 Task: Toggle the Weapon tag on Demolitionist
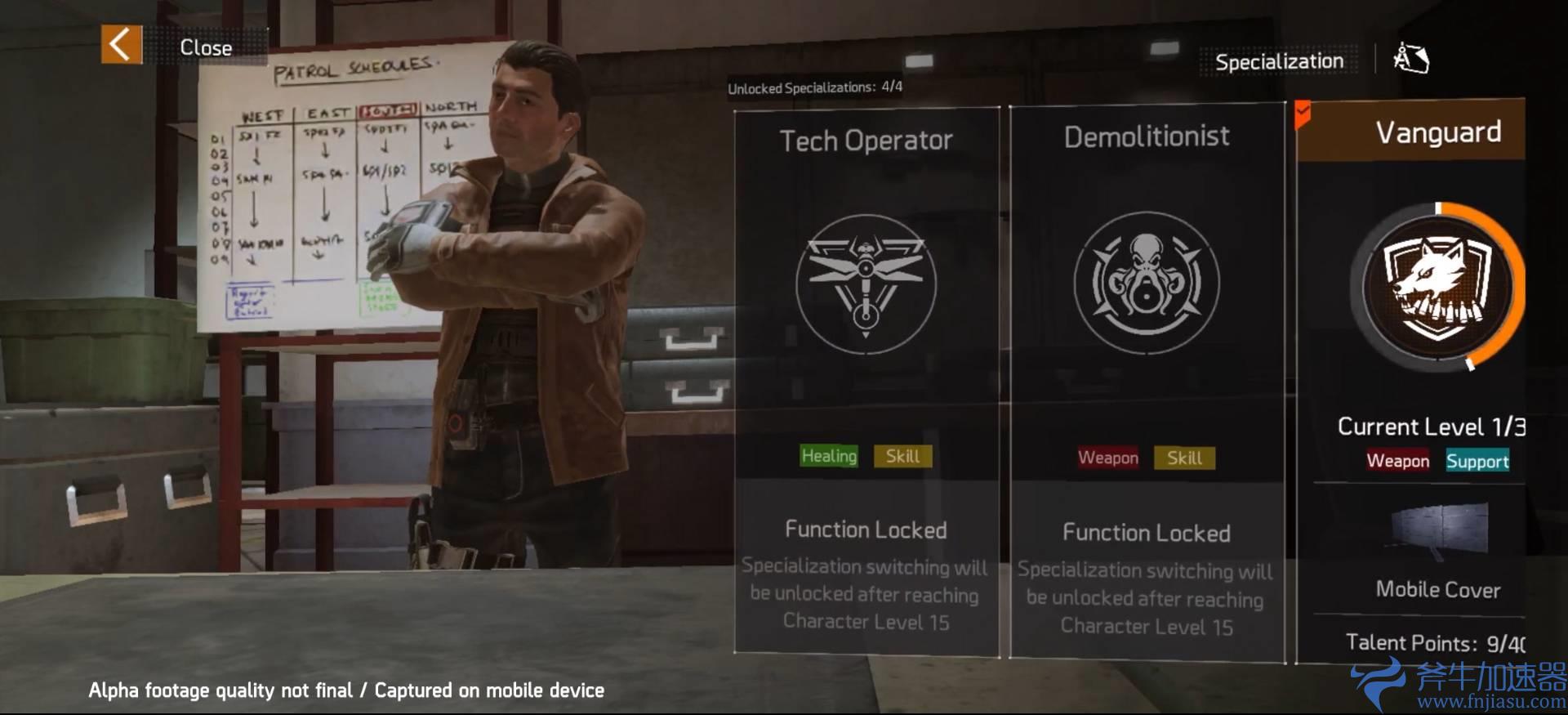[x=1108, y=458]
